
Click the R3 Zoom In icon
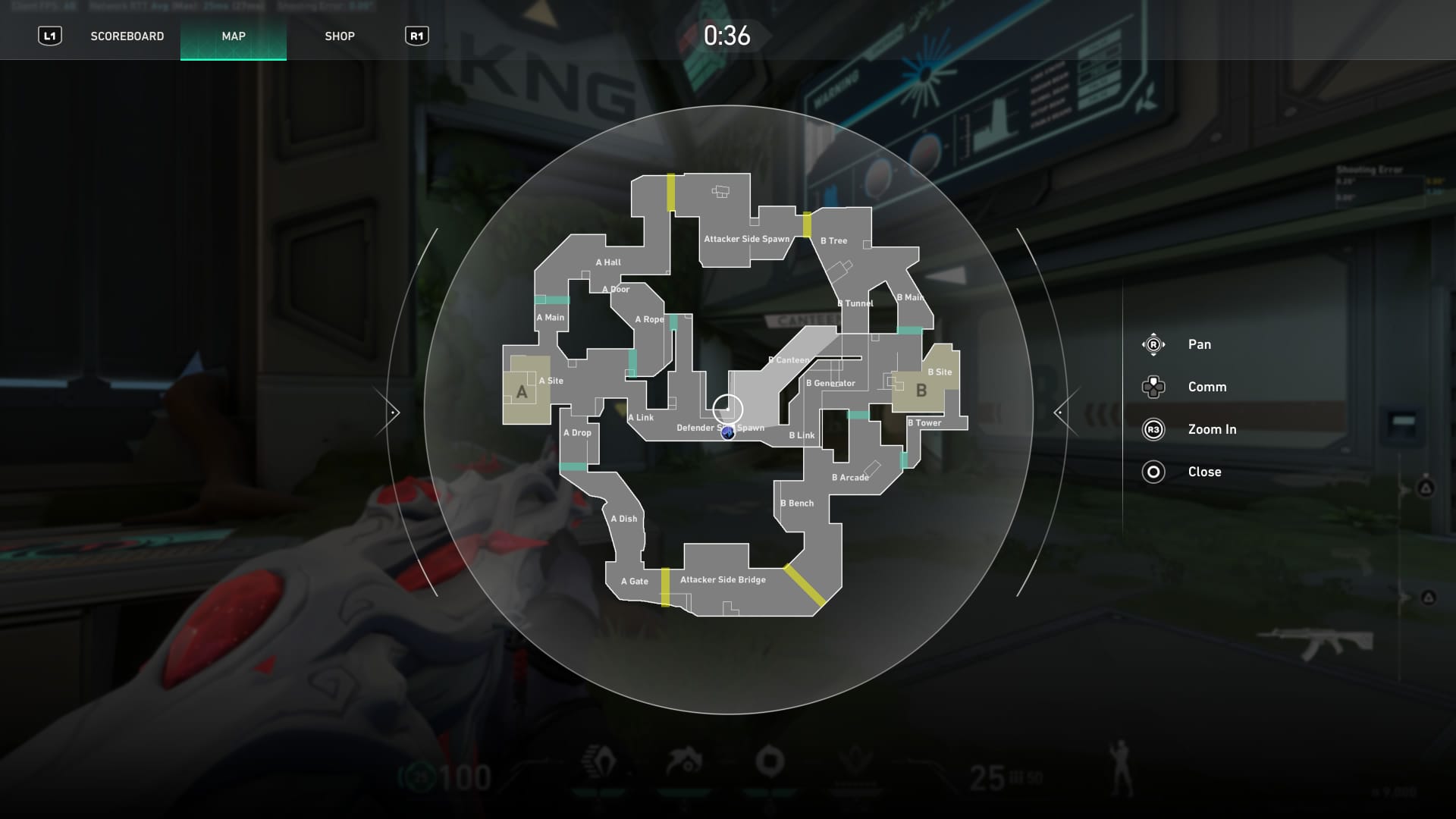point(1153,429)
